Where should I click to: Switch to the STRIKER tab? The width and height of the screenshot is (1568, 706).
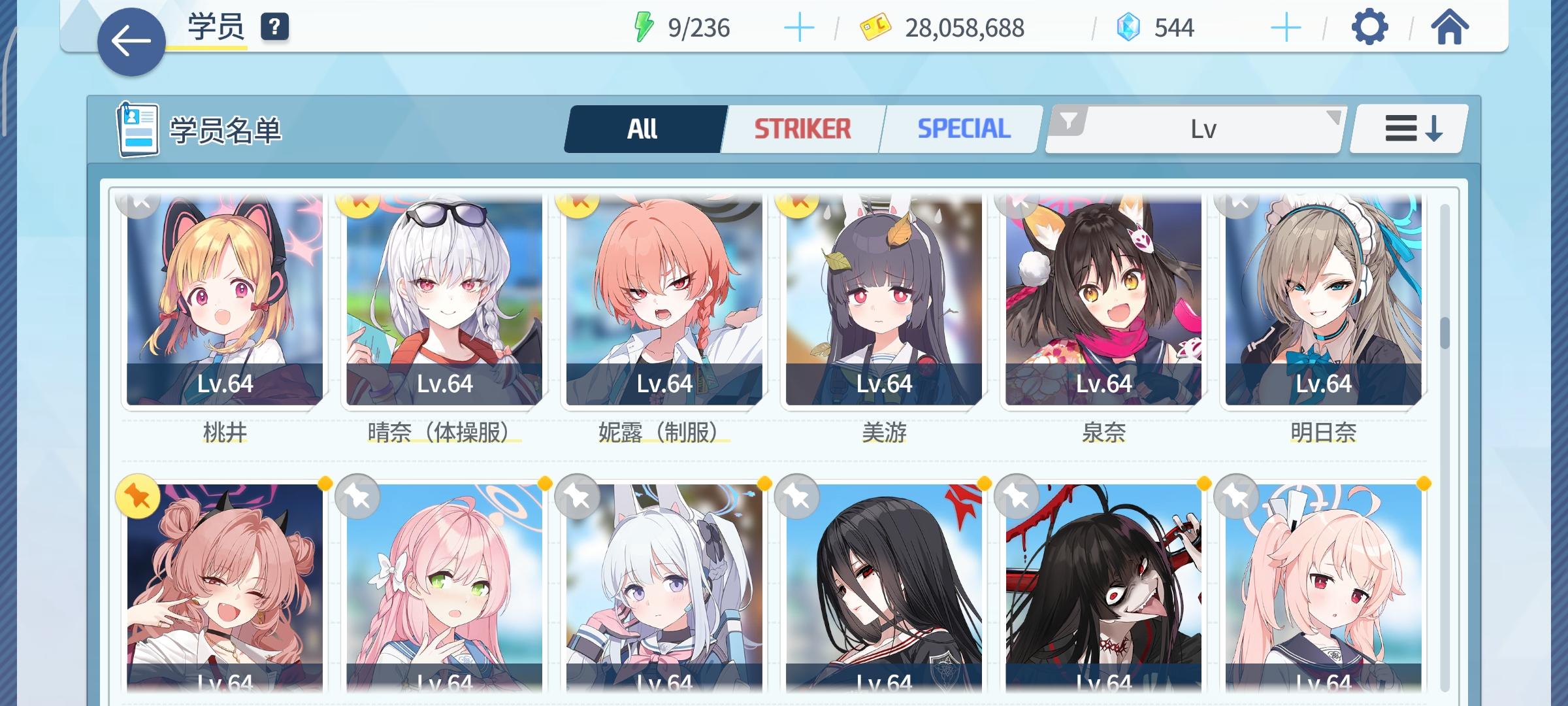pos(802,127)
